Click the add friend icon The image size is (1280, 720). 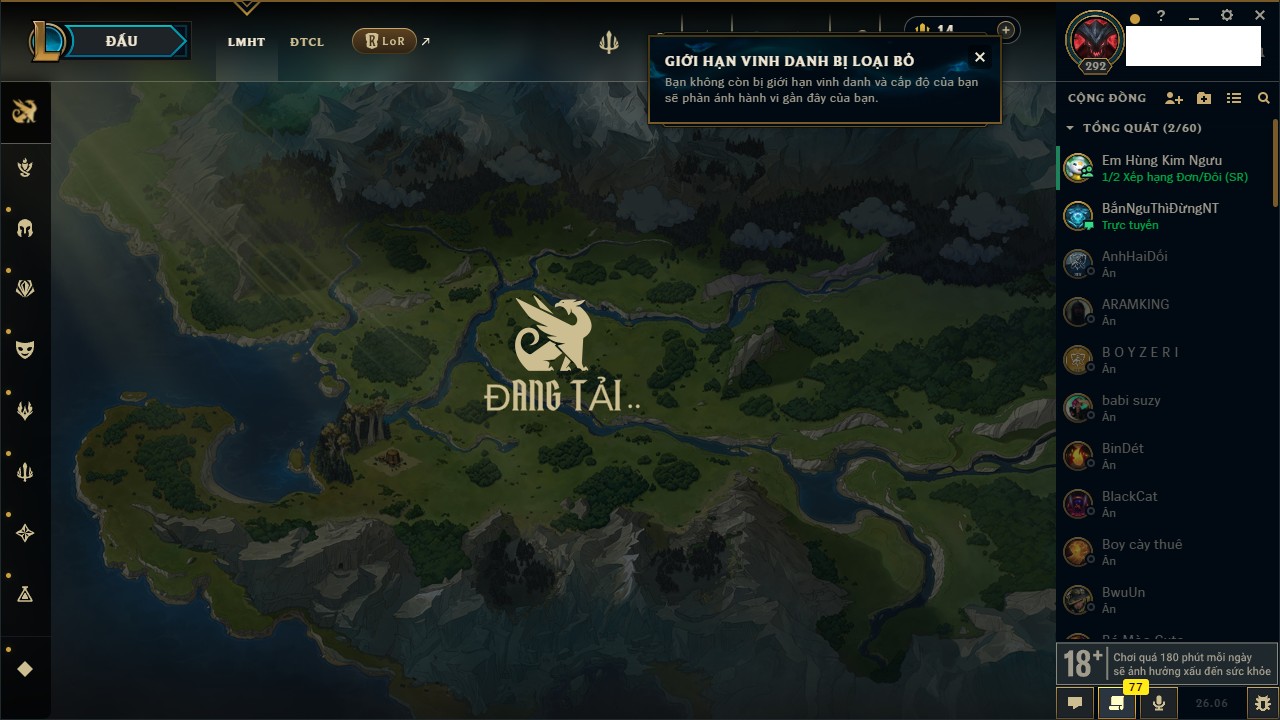[x=1174, y=98]
